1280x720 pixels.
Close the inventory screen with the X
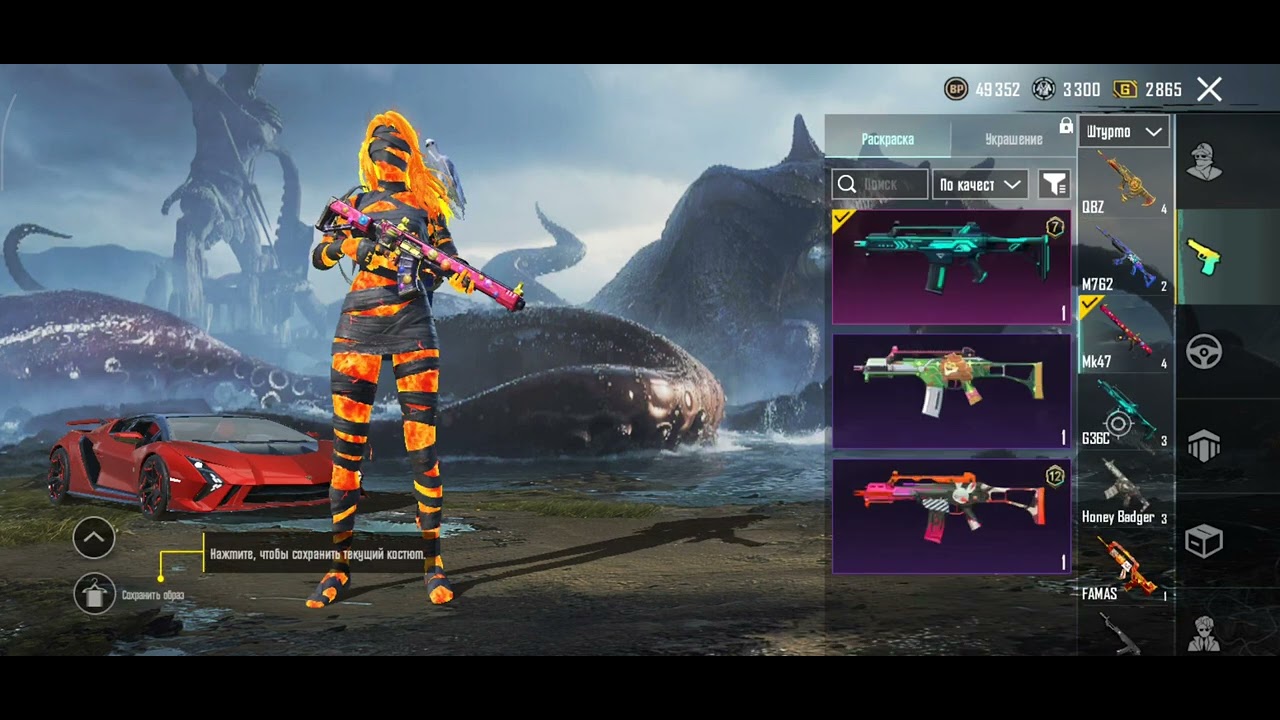pos(1209,90)
